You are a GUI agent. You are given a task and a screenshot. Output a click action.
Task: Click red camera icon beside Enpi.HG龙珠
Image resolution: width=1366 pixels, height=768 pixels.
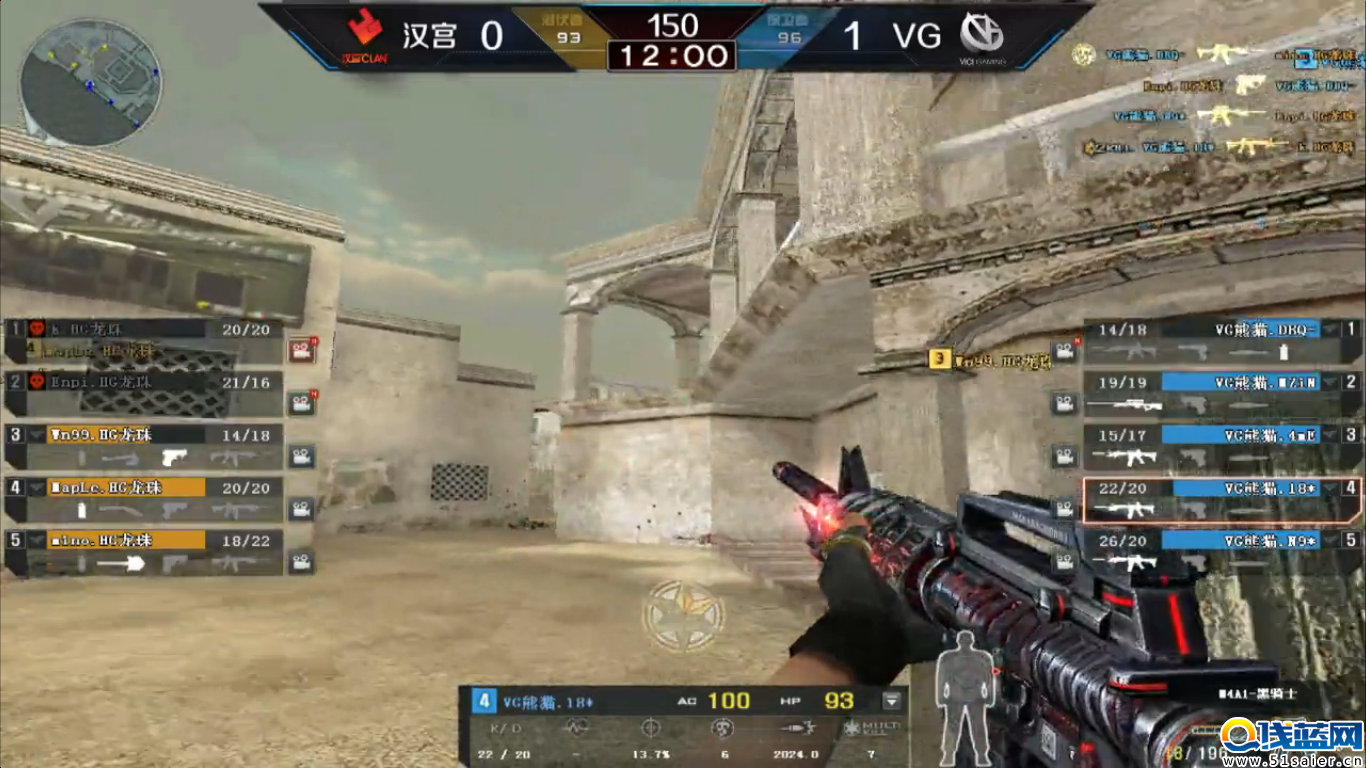pos(301,404)
